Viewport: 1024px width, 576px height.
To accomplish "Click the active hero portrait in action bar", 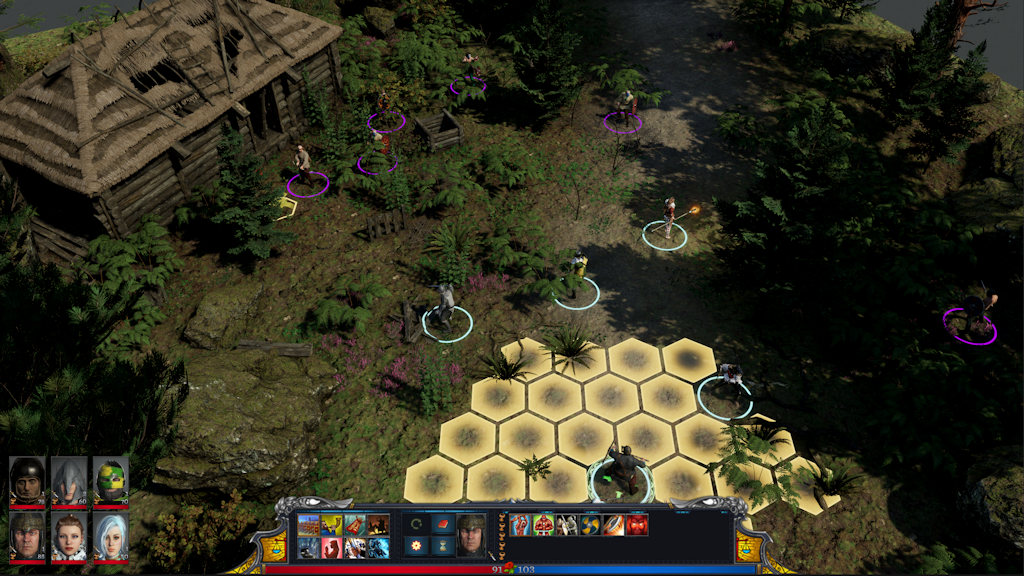I will coord(471,535).
